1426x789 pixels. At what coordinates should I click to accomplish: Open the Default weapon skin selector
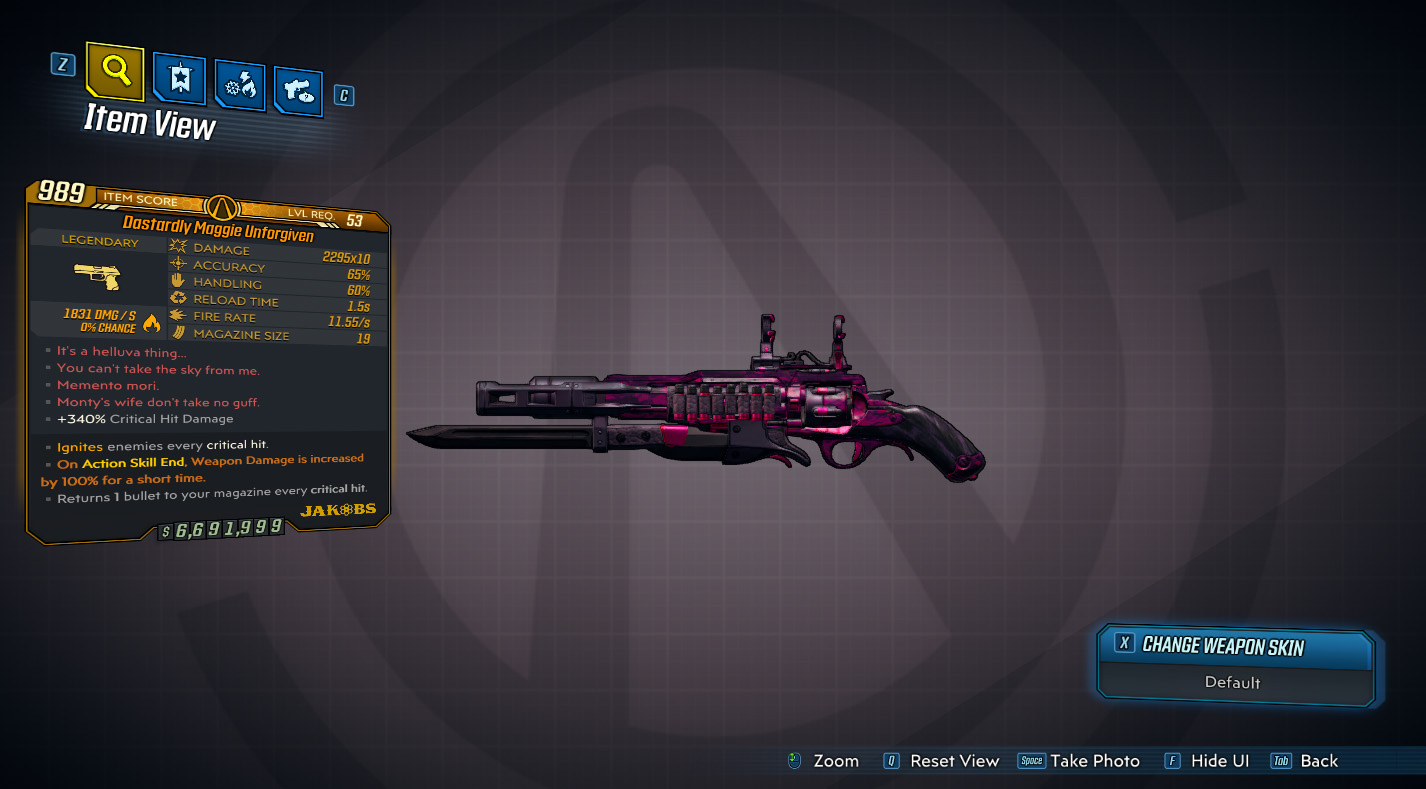coord(1232,683)
